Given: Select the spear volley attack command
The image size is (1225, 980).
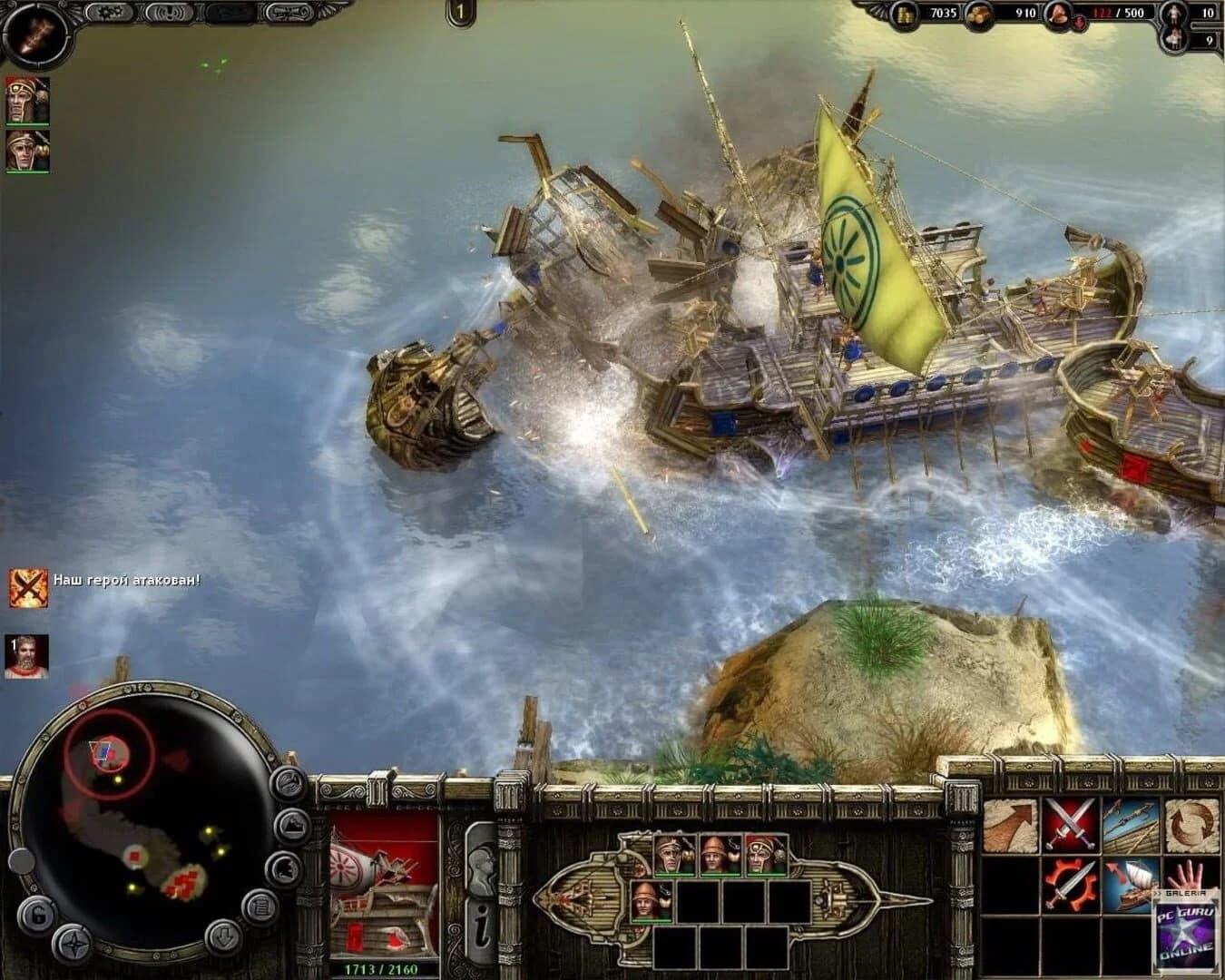Looking at the screenshot, I should 1131,824.
